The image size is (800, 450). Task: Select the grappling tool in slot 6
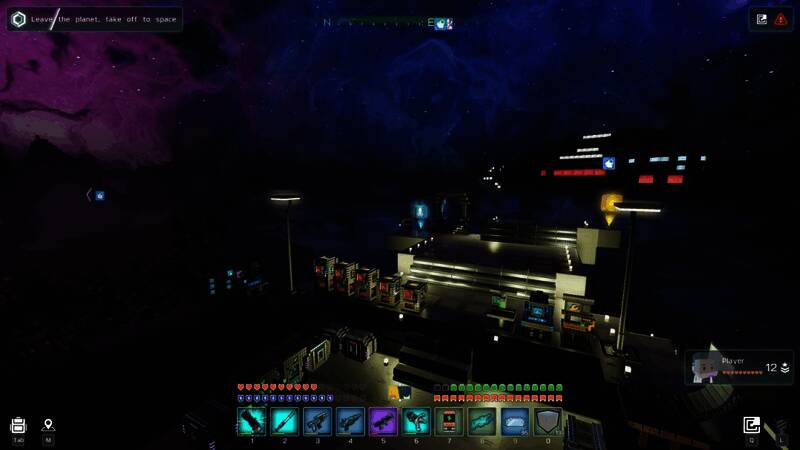[416, 421]
